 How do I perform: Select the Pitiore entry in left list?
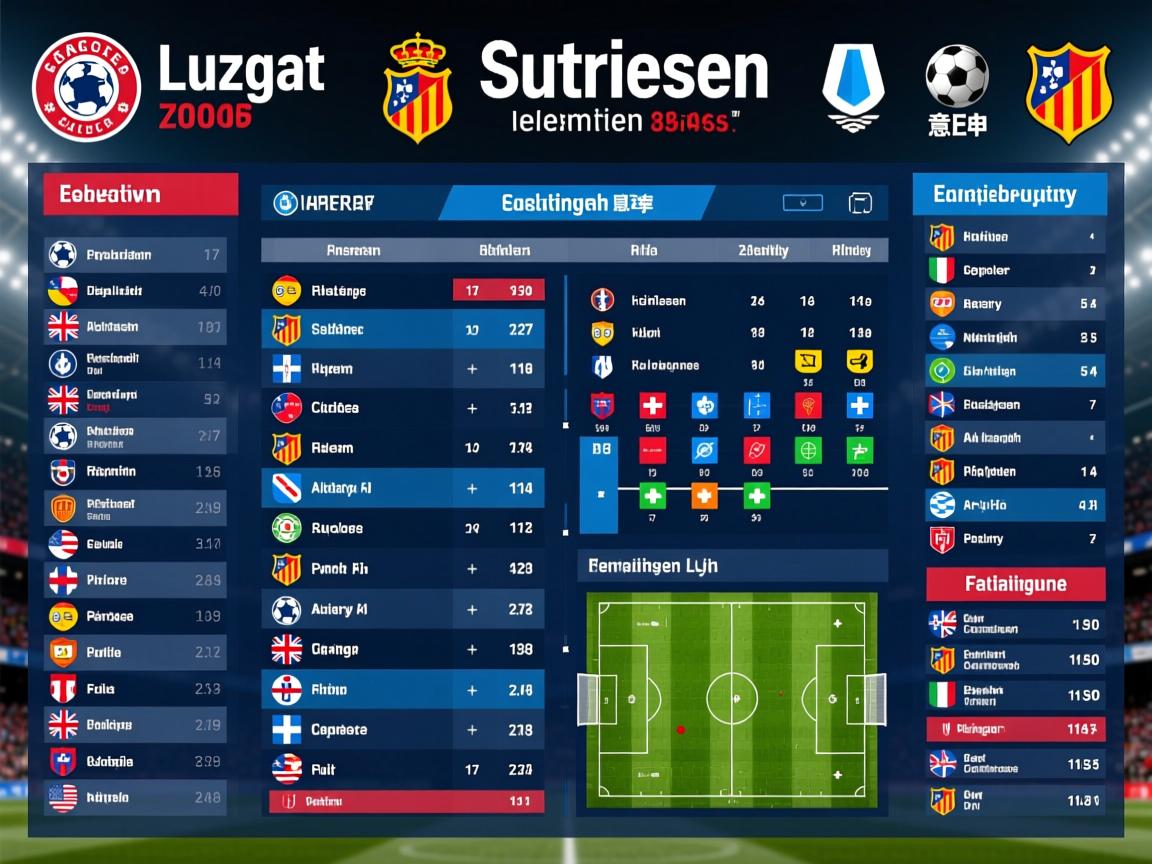pyautogui.click(x=136, y=580)
